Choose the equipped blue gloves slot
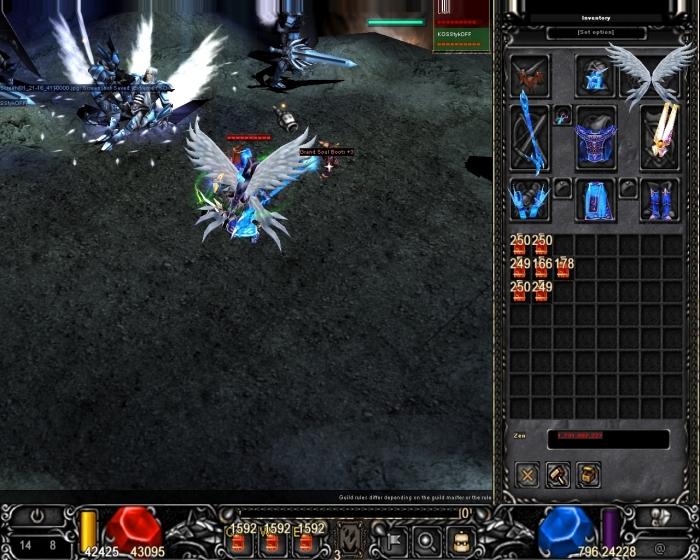700x560 pixels. pyautogui.click(x=529, y=201)
